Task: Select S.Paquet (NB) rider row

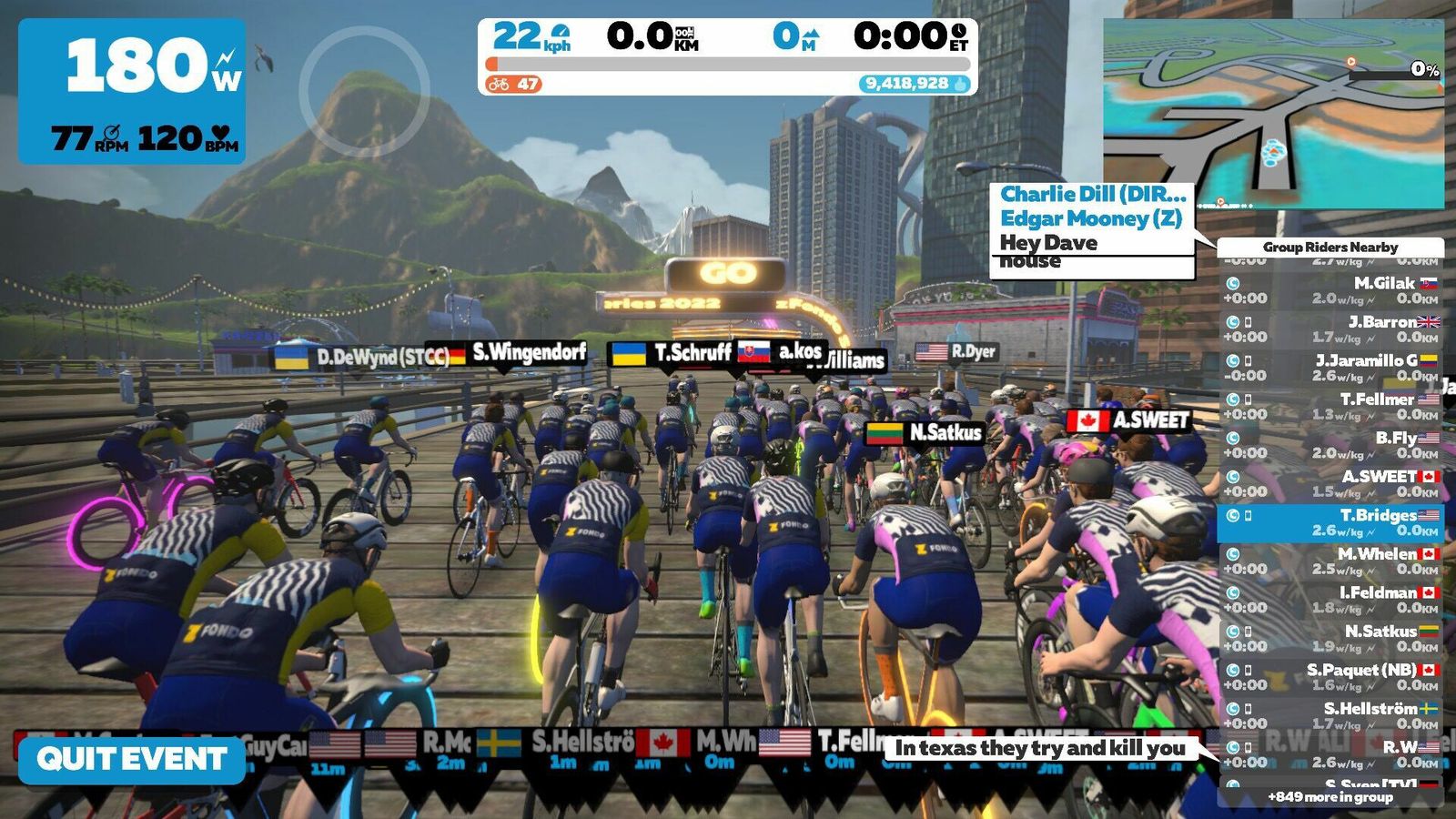Action: point(1330,677)
